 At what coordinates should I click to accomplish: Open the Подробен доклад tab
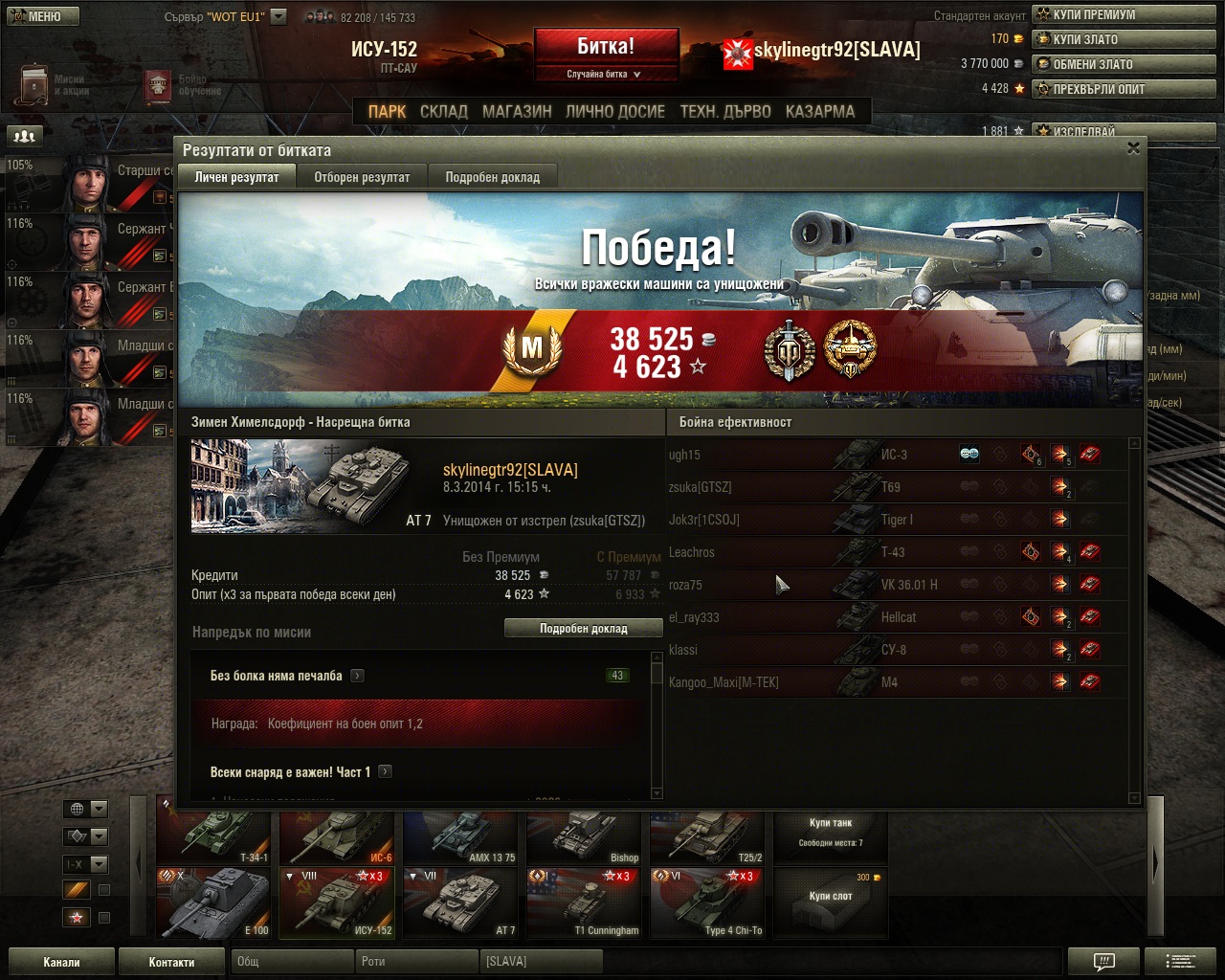pyautogui.click(x=492, y=177)
